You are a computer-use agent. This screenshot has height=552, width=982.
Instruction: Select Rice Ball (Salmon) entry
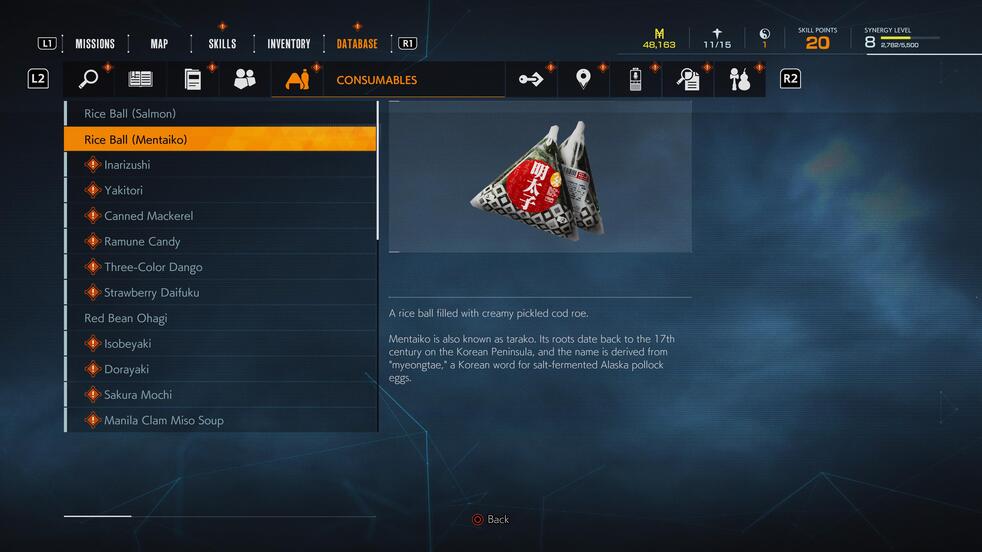[220, 114]
